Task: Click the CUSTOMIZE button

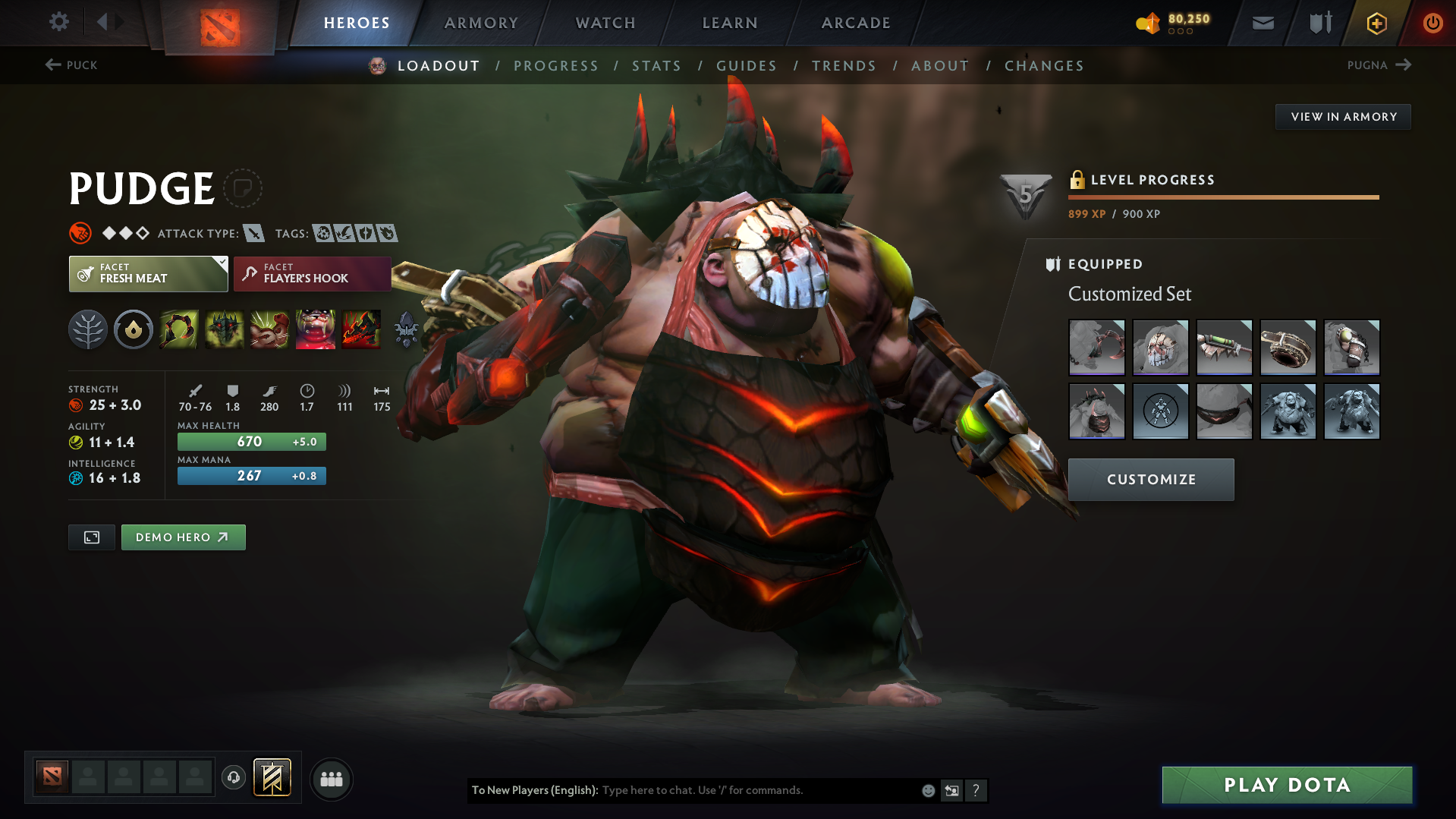Action: (x=1150, y=479)
